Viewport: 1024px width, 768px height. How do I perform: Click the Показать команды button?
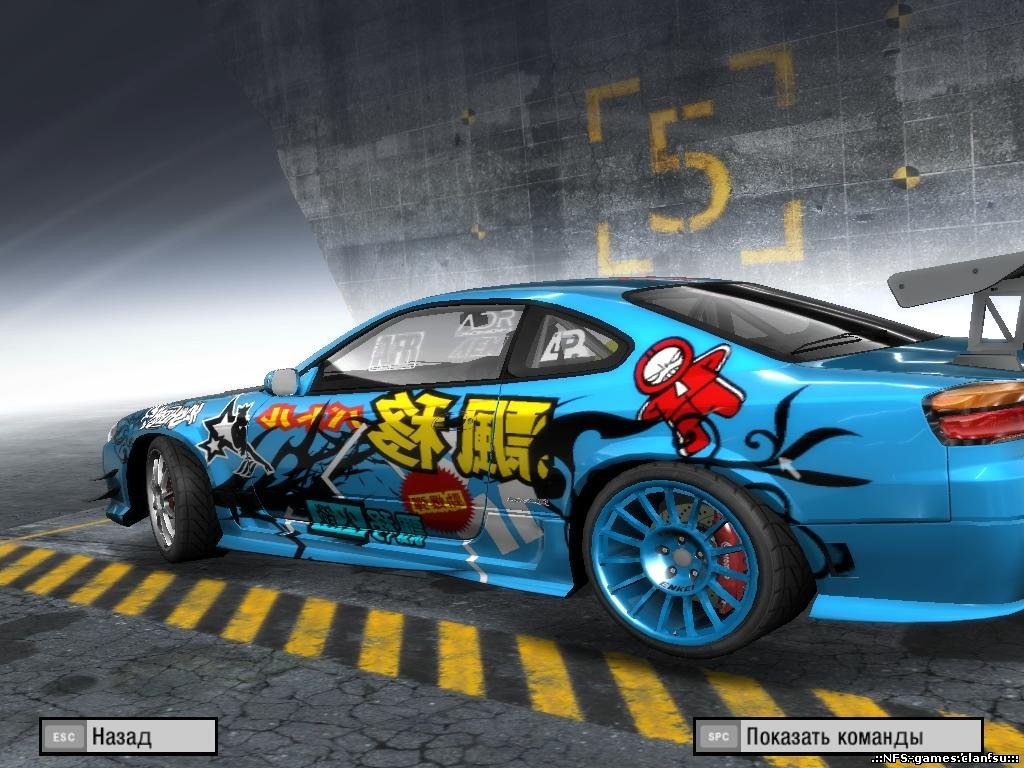(x=838, y=737)
